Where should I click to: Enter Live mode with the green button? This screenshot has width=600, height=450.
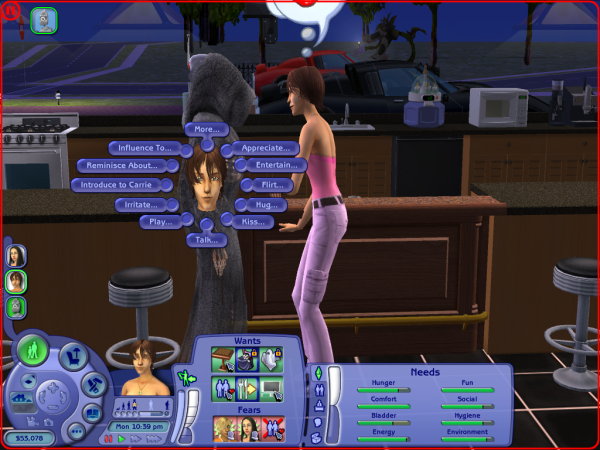pyautogui.click(x=32, y=350)
